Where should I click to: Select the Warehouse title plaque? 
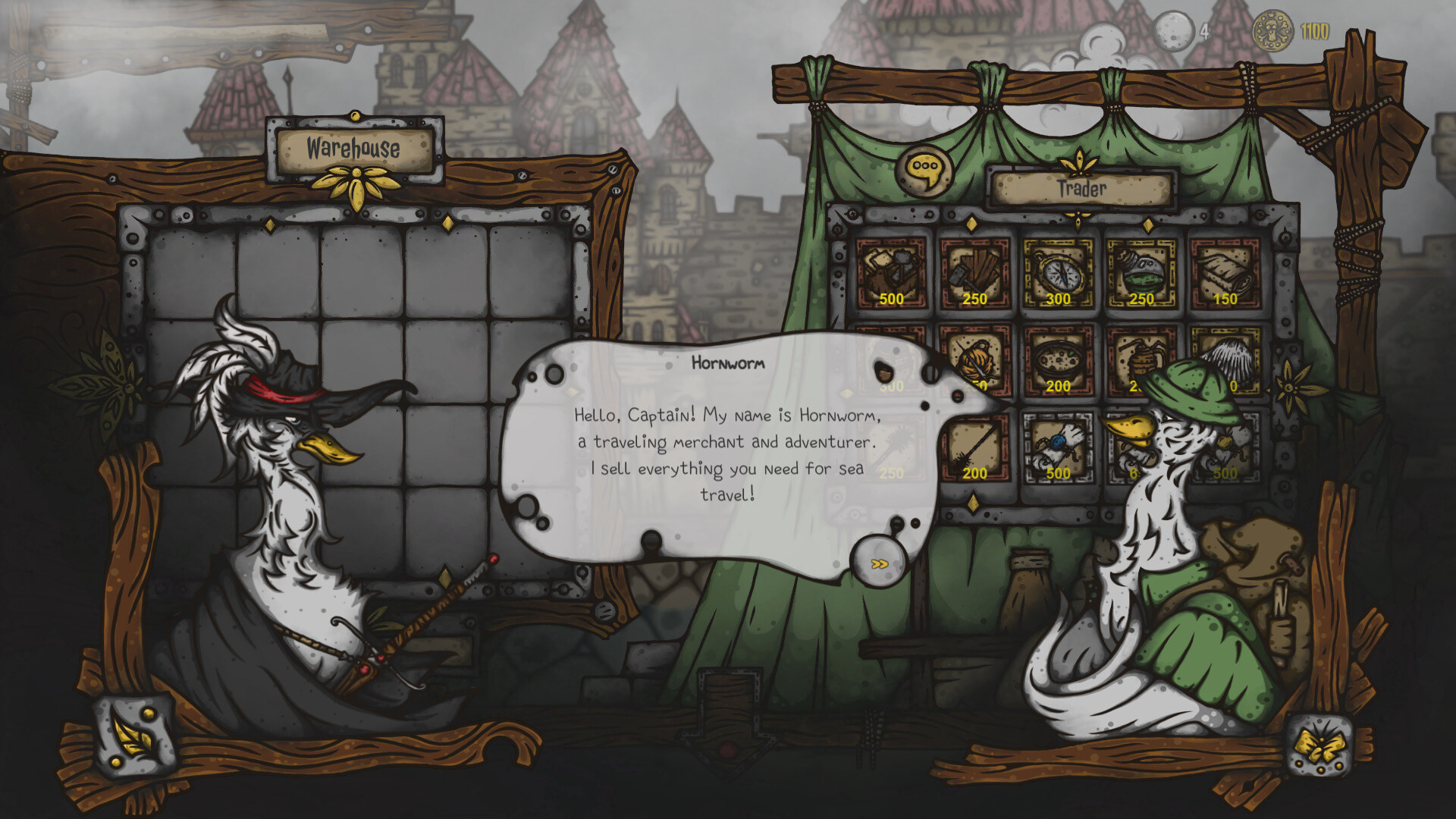353,149
